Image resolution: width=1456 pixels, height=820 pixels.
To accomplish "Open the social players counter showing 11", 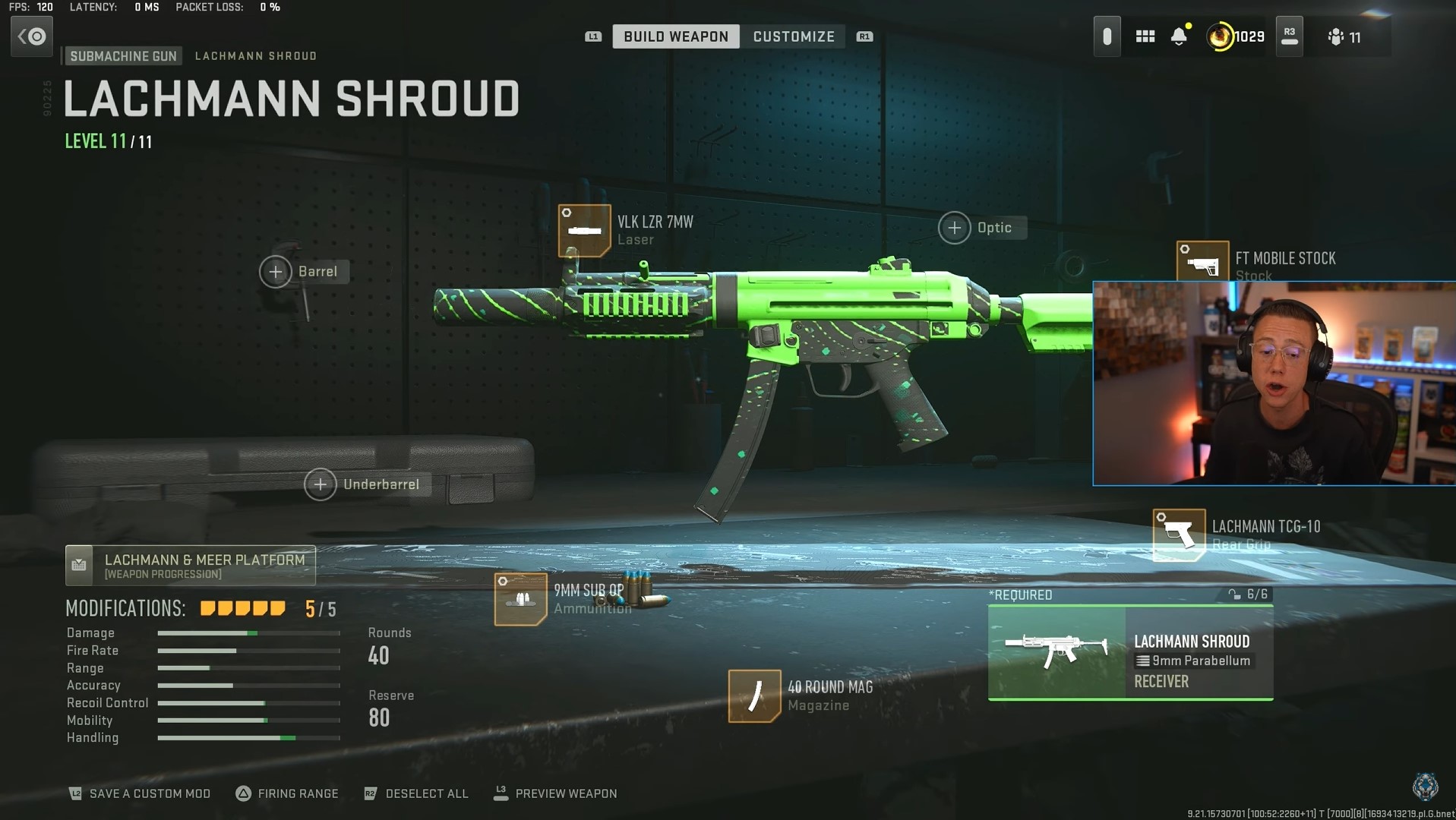I will point(1346,36).
